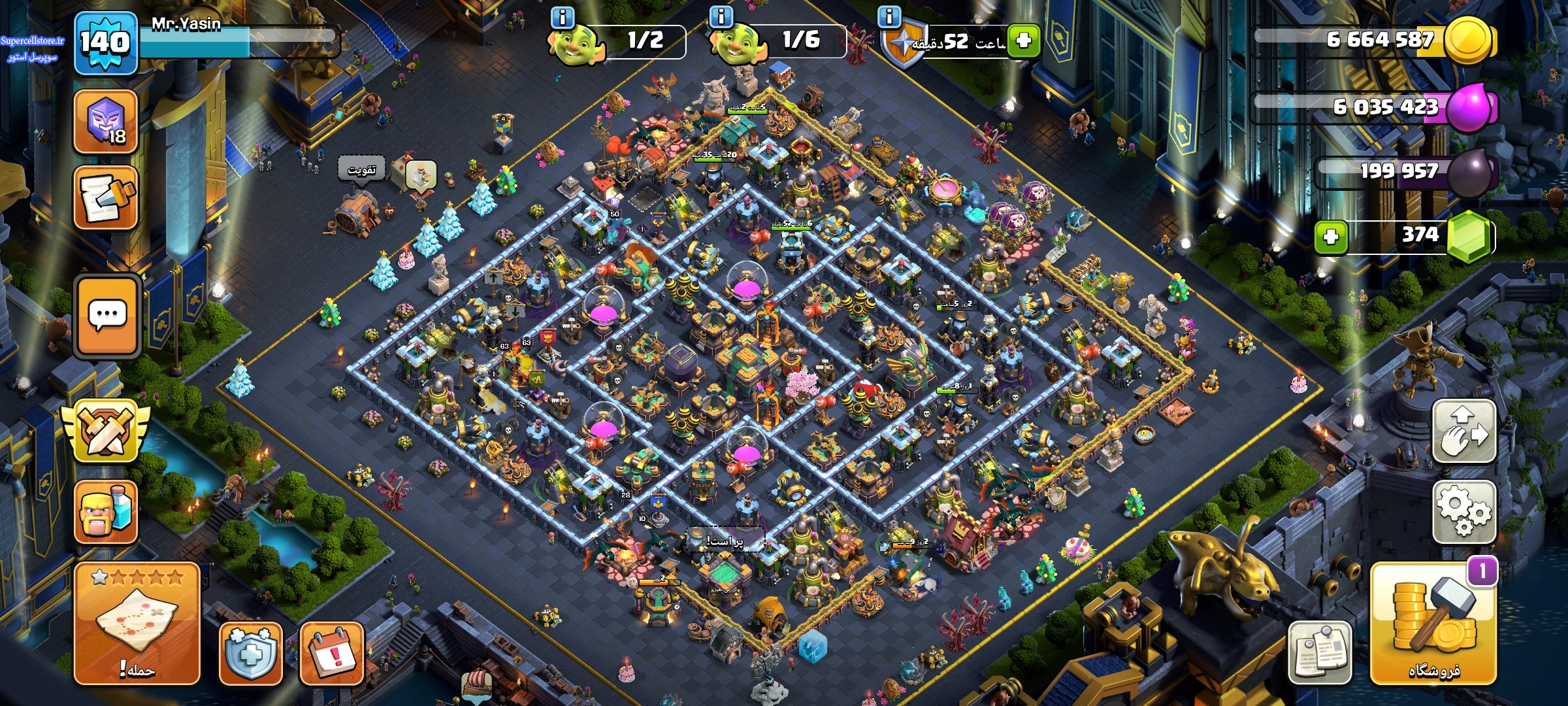Tap the orange Attack map button
Image resolution: width=1568 pixels, height=706 pixels.
tap(137, 623)
